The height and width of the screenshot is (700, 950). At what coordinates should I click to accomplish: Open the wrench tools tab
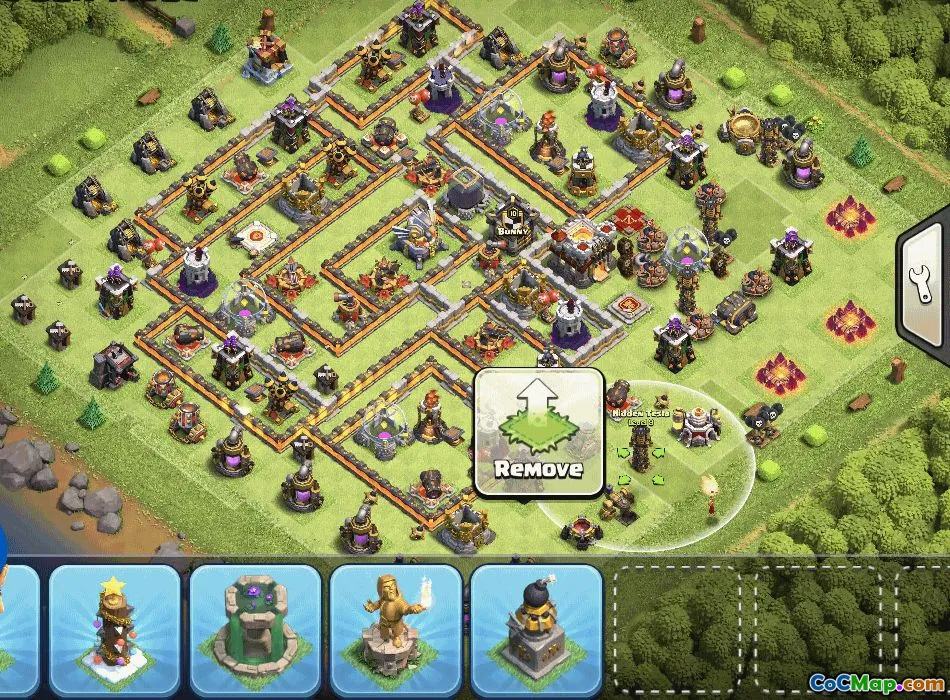924,289
